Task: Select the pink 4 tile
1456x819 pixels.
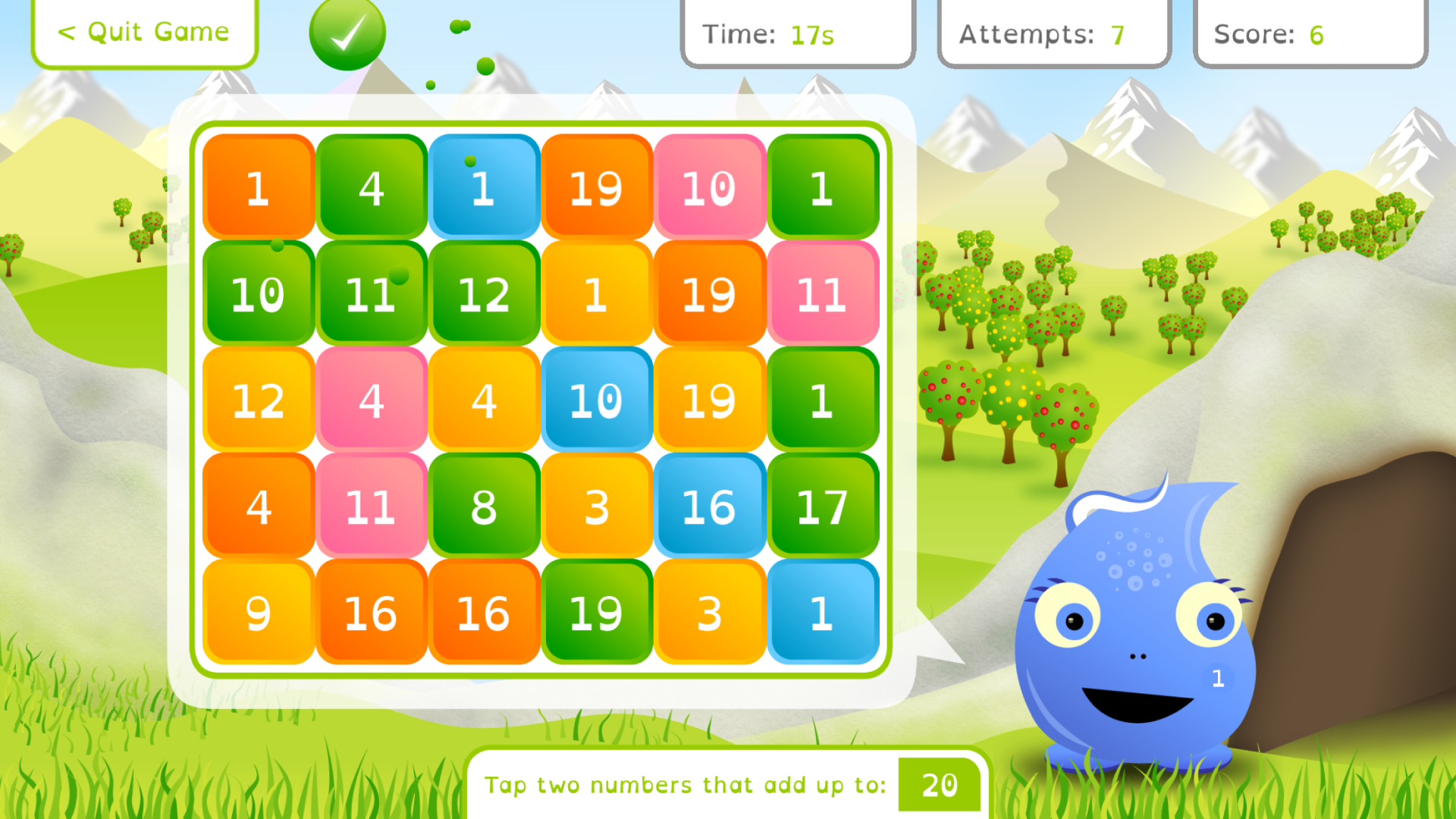Action: click(371, 400)
